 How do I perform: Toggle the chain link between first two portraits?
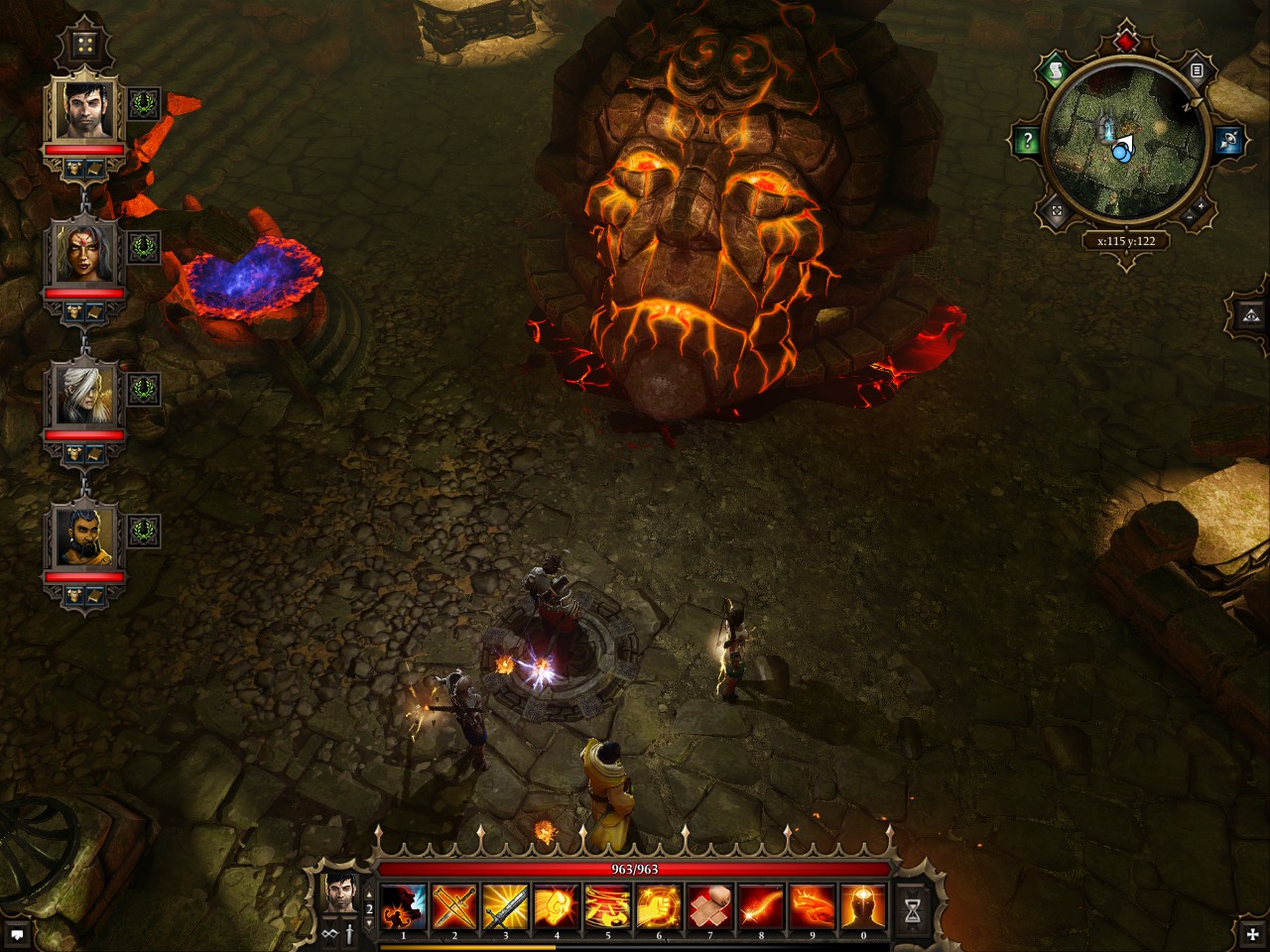click(x=85, y=197)
